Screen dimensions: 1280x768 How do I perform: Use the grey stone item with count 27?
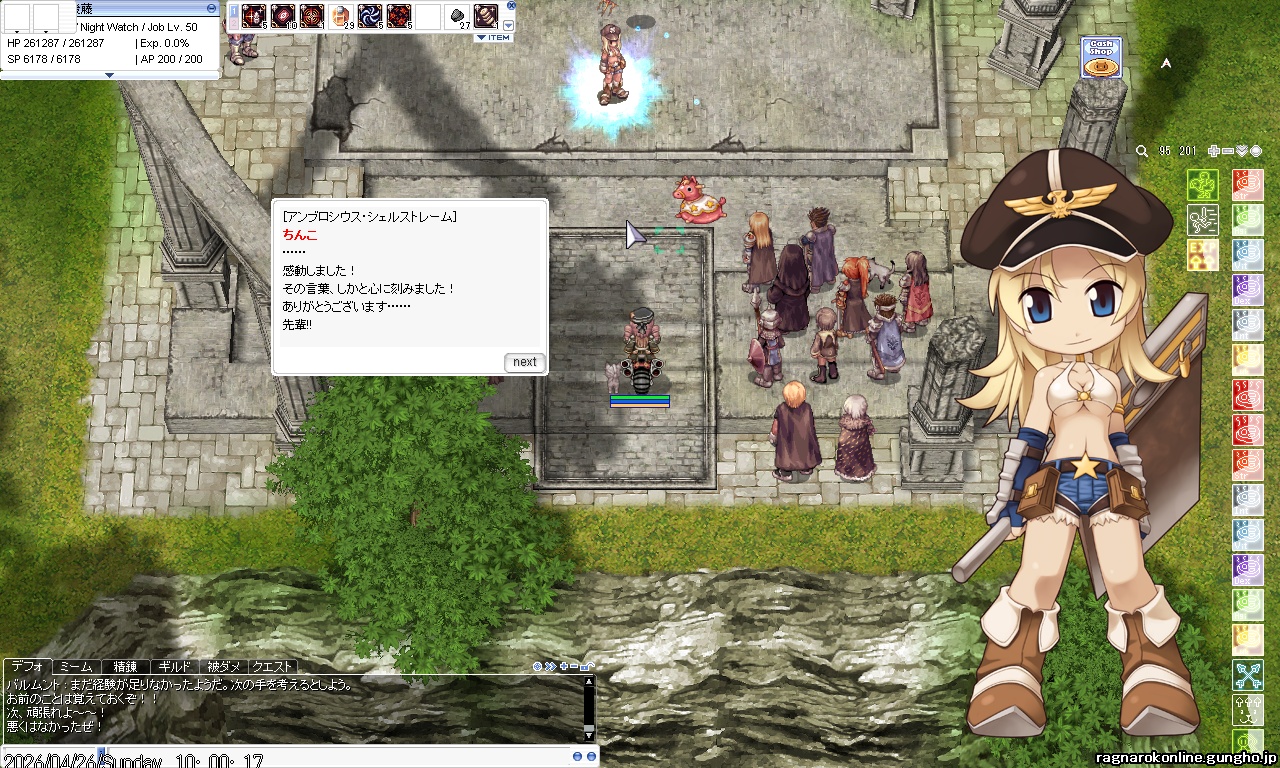click(457, 16)
